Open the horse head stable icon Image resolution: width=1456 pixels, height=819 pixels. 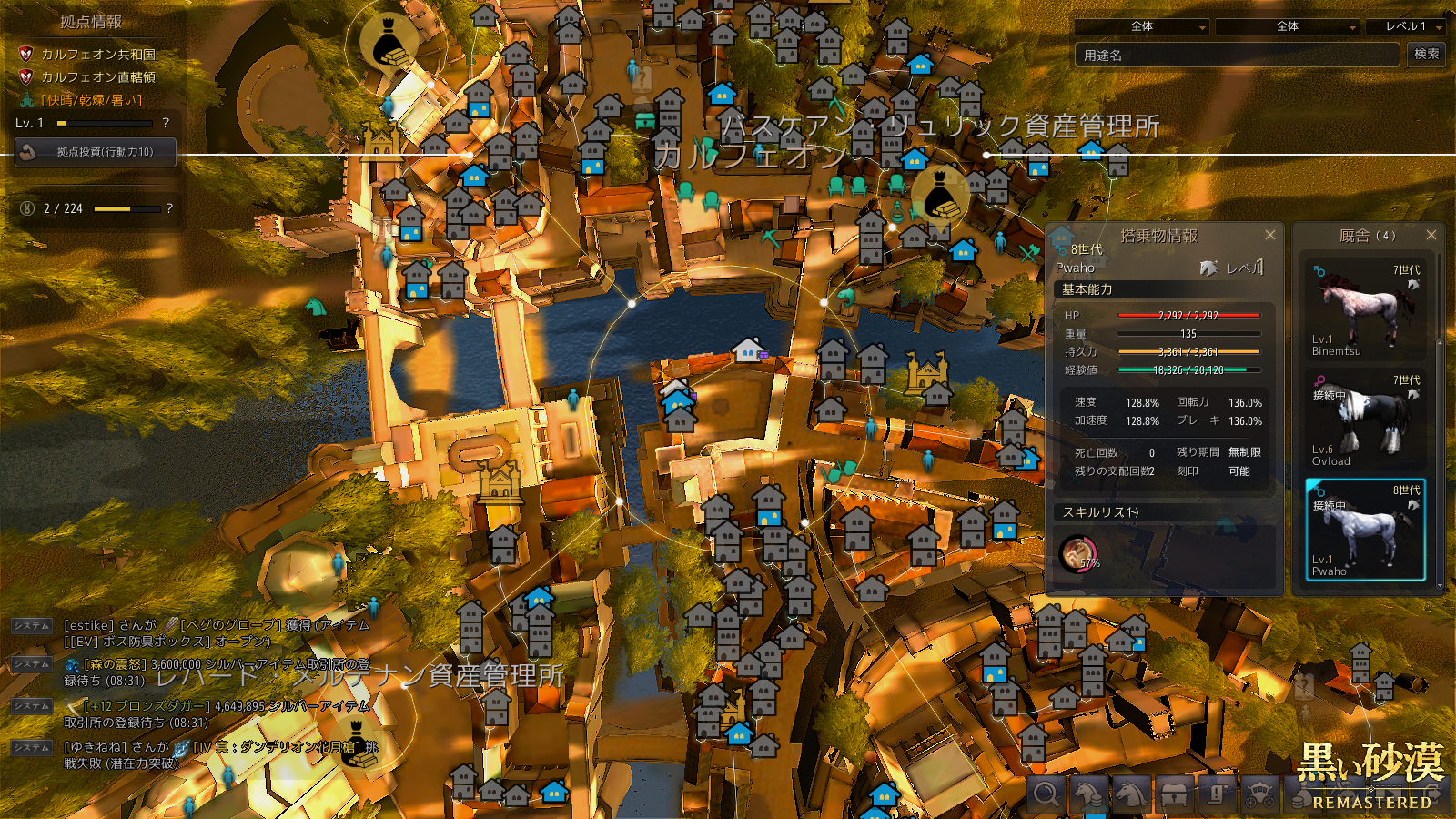pyautogui.click(x=1131, y=794)
